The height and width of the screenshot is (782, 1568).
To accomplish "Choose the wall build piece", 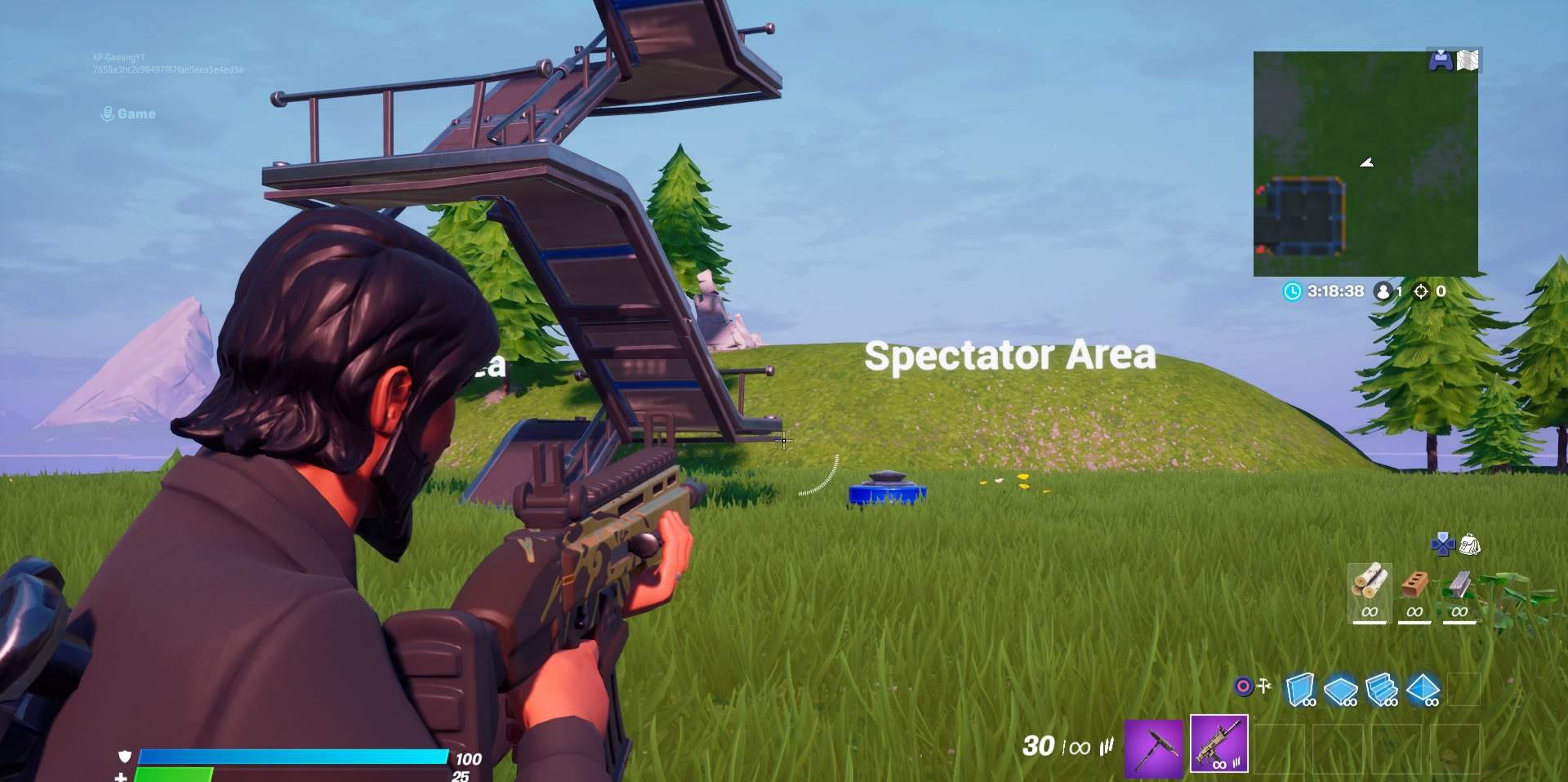I will tap(1301, 690).
